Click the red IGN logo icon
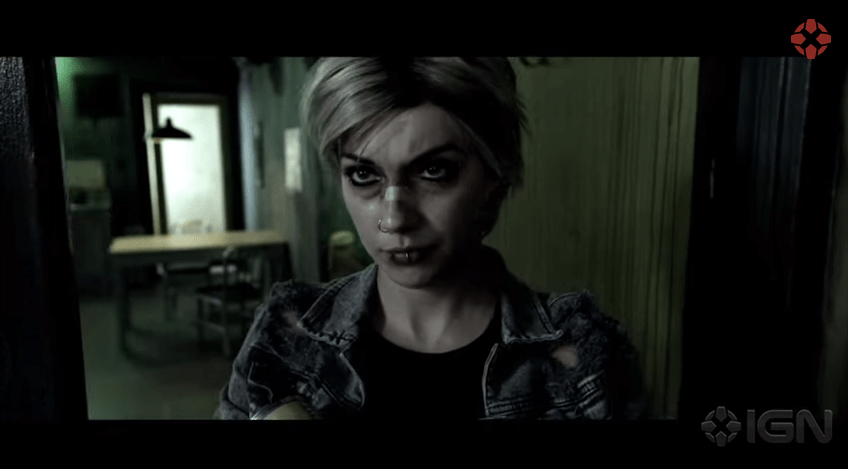The width and height of the screenshot is (848, 469). pyautogui.click(x=810, y=38)
